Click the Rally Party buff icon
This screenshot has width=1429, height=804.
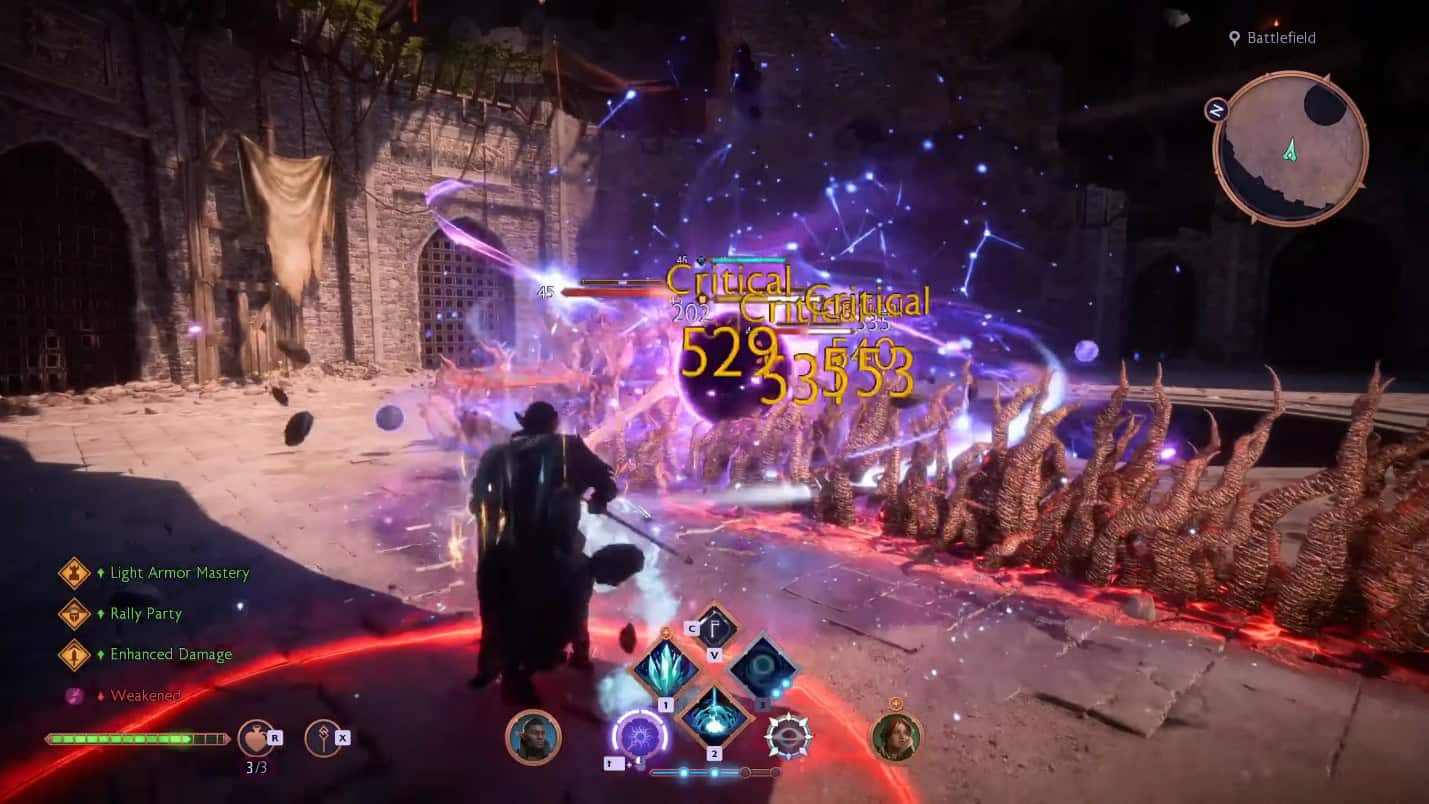pyautogui.click(x=74, y=614)
